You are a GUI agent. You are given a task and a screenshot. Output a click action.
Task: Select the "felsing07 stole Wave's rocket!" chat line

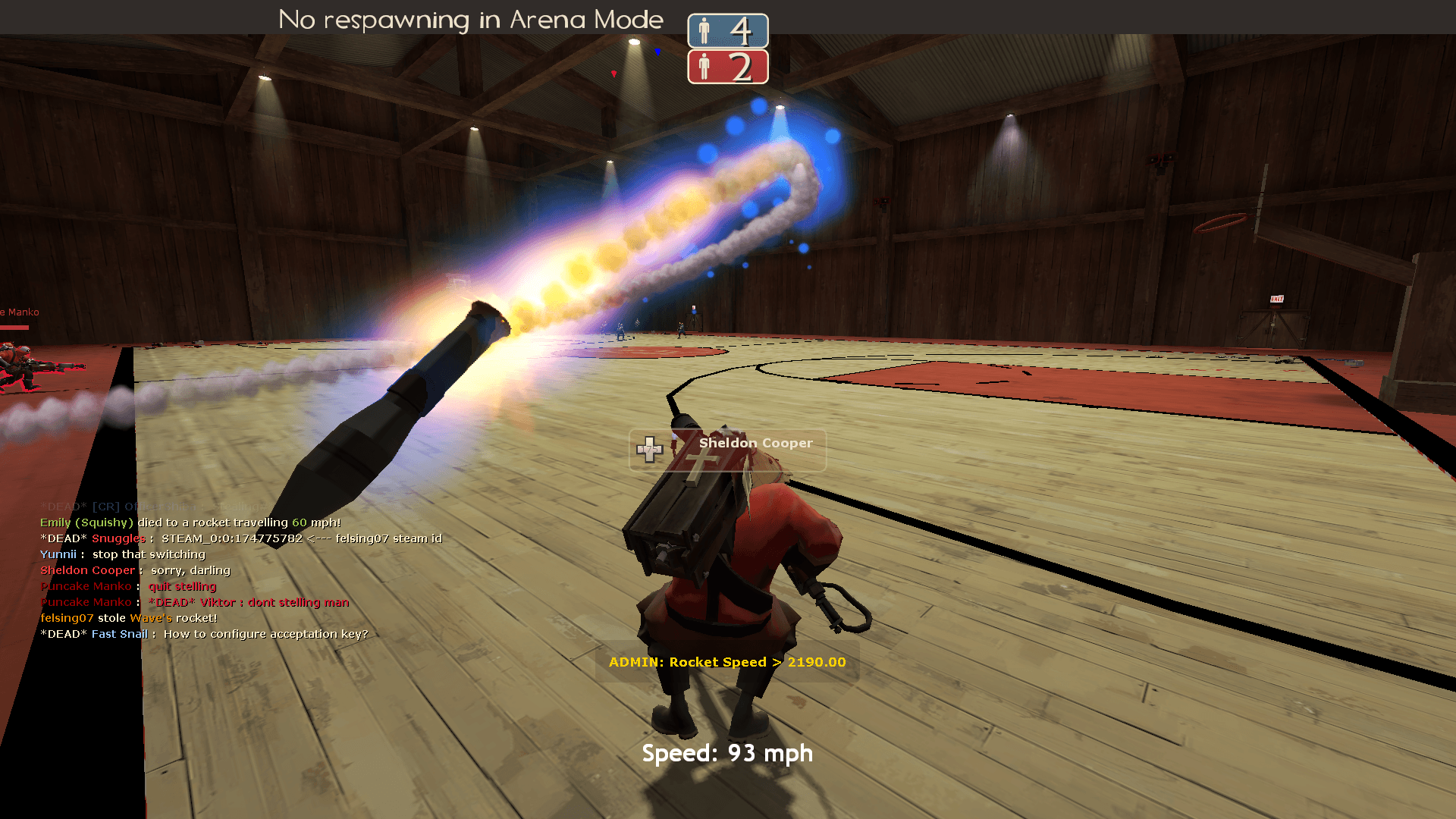[129, 618]
